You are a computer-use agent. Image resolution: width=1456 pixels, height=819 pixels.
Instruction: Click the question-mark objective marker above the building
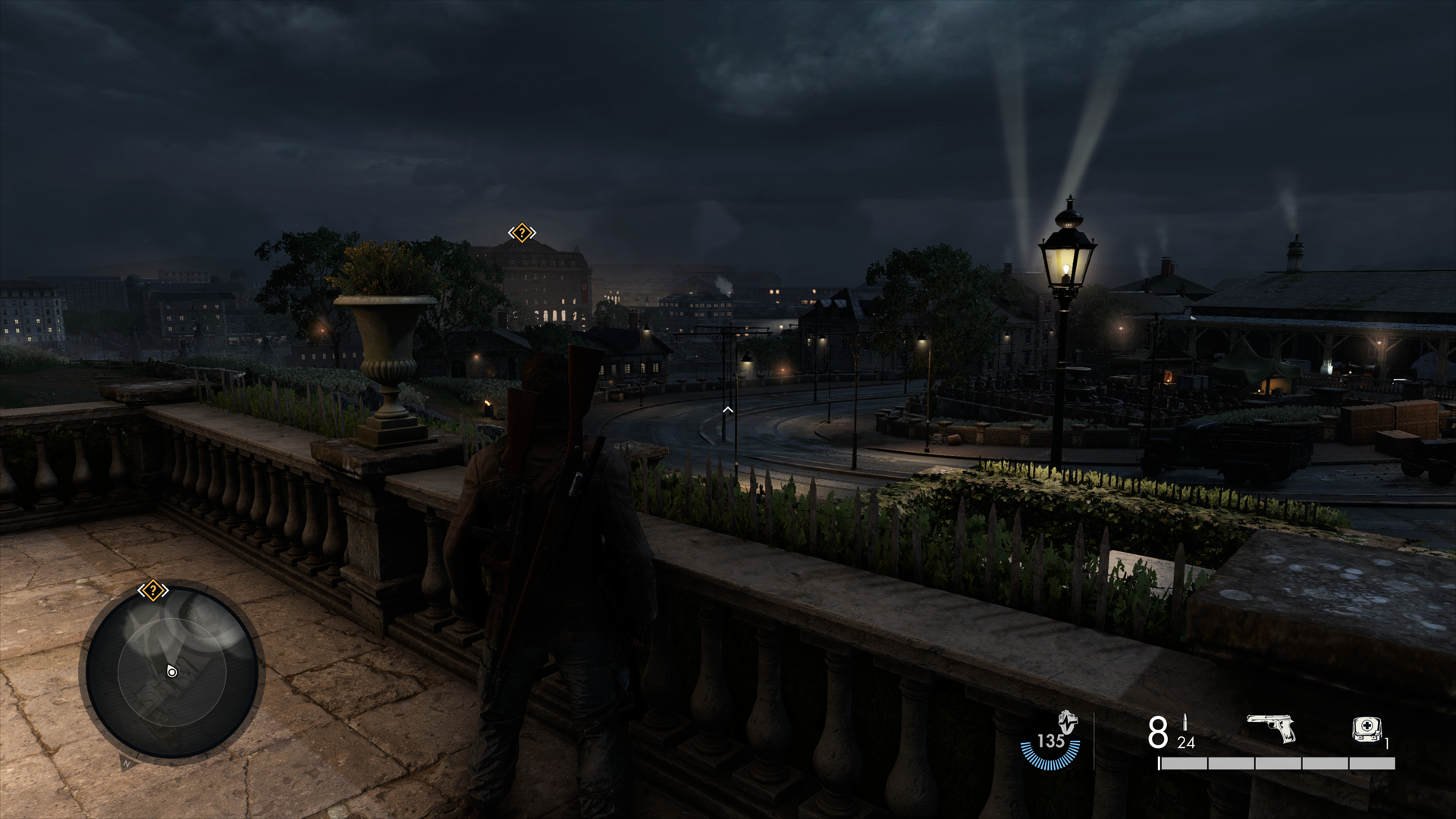(522, 233)
